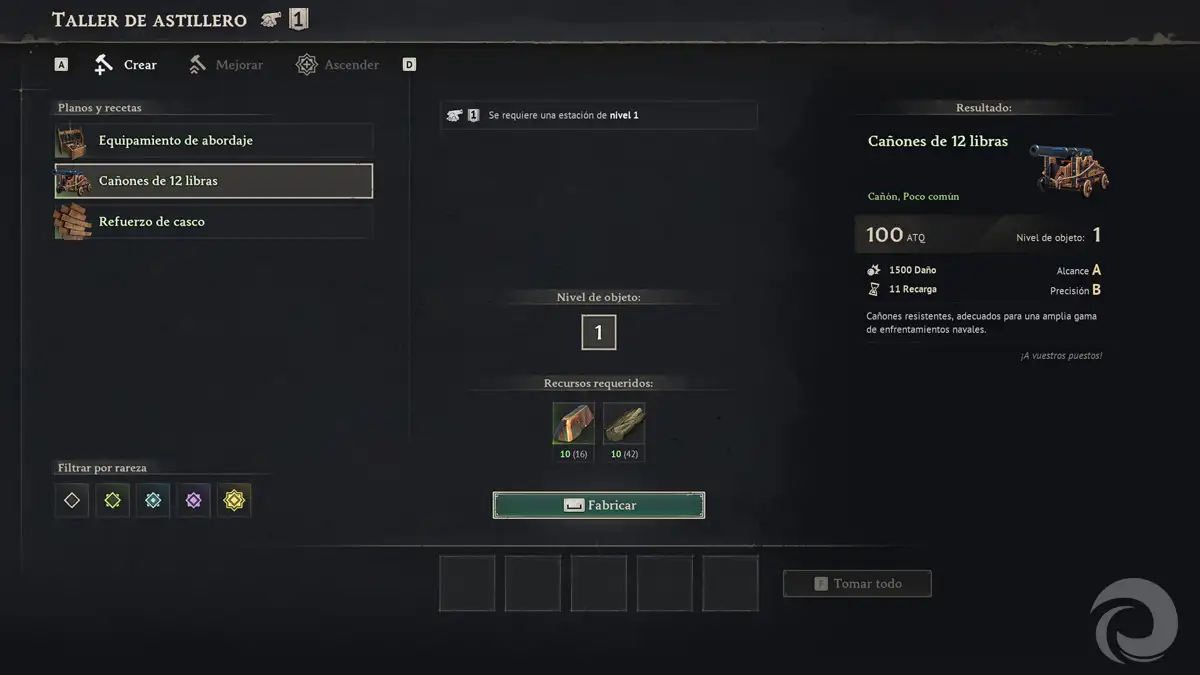Inspect the rope fiber resource icon
The image size is (1200, 675).
pyautogui.click(x=624, y=423)
